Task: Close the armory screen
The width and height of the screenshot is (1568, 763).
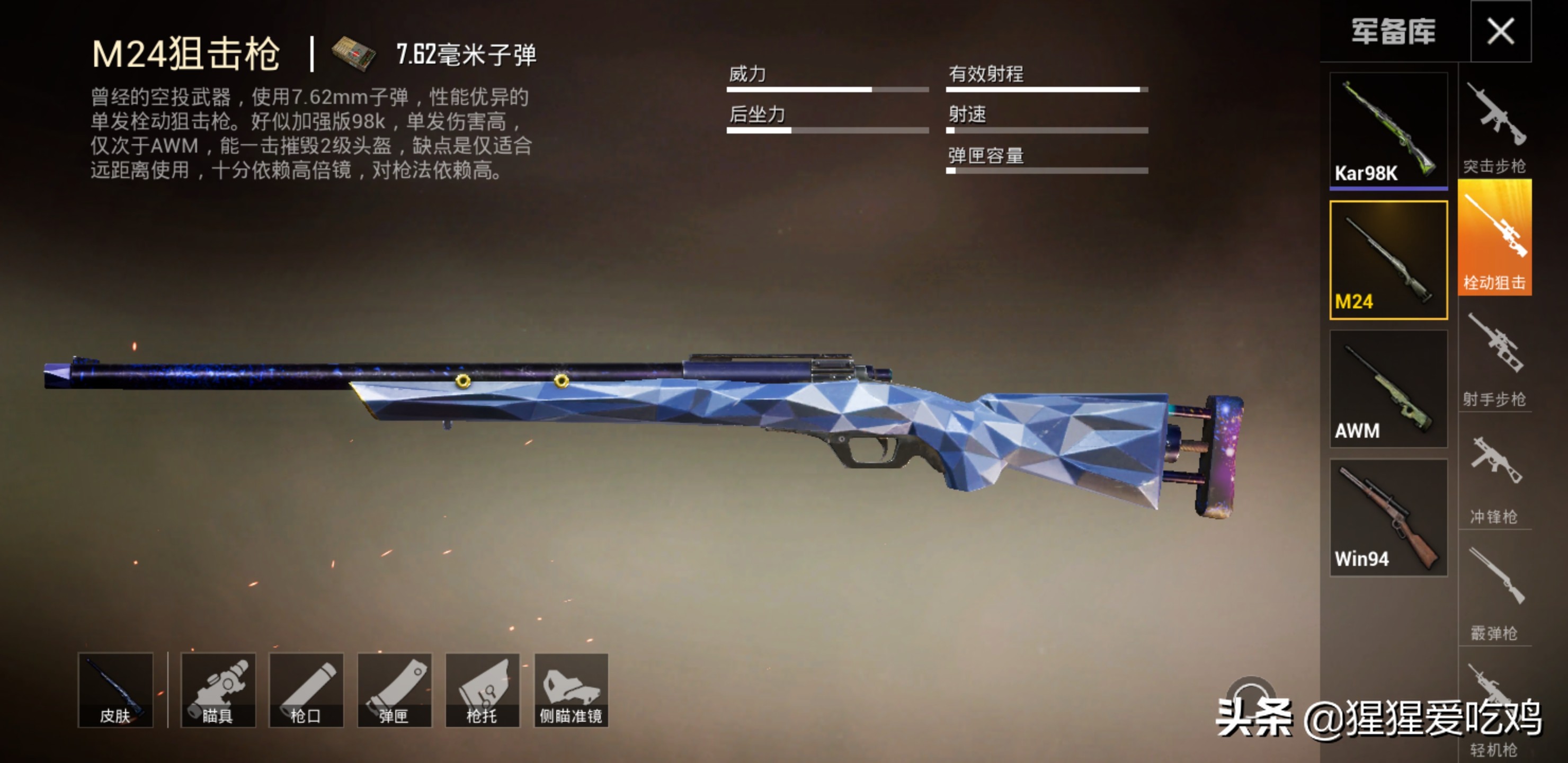Action: point(1500,31)
